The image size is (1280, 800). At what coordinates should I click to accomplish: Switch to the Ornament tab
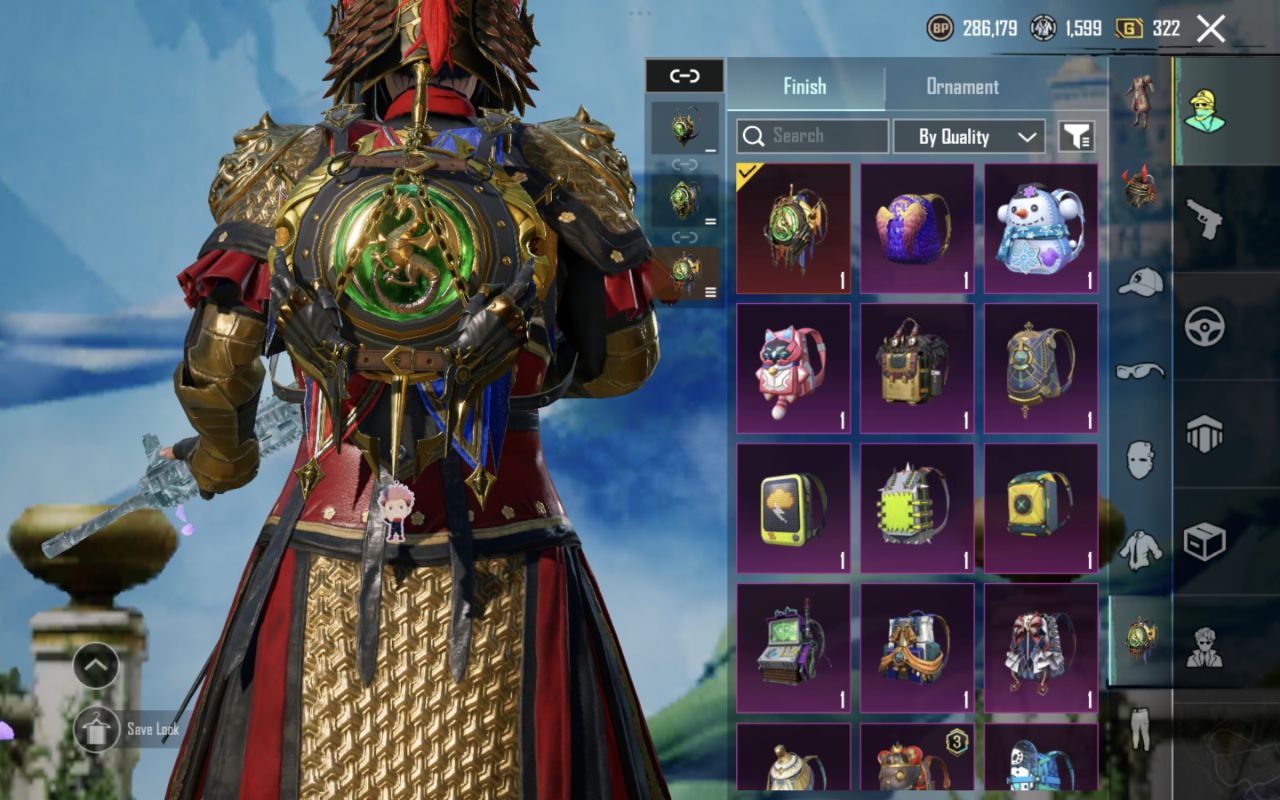coord(962,87)
